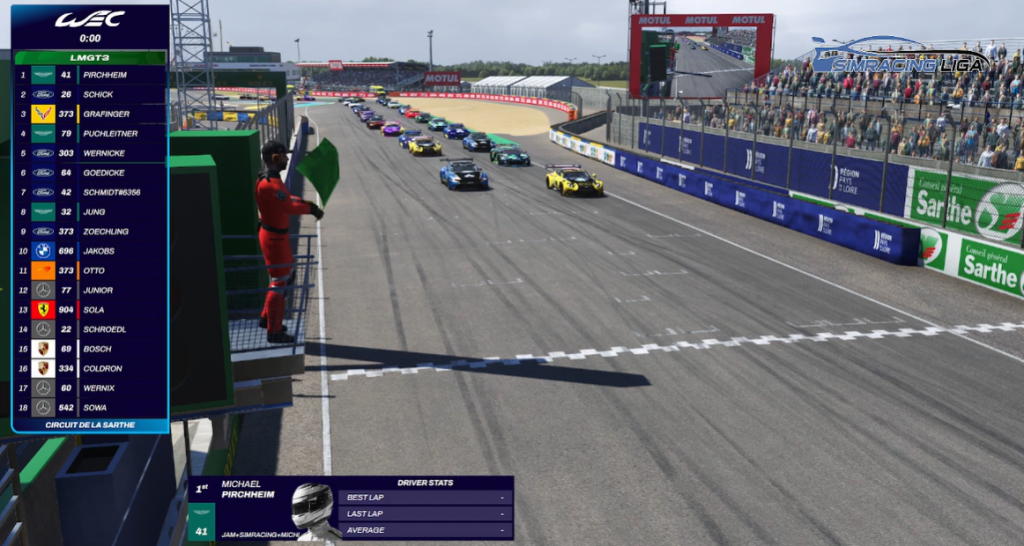1024x546 pixels.
Task: Select Wernix's row in the leaderboard
Action: click(x=90, y=388)
